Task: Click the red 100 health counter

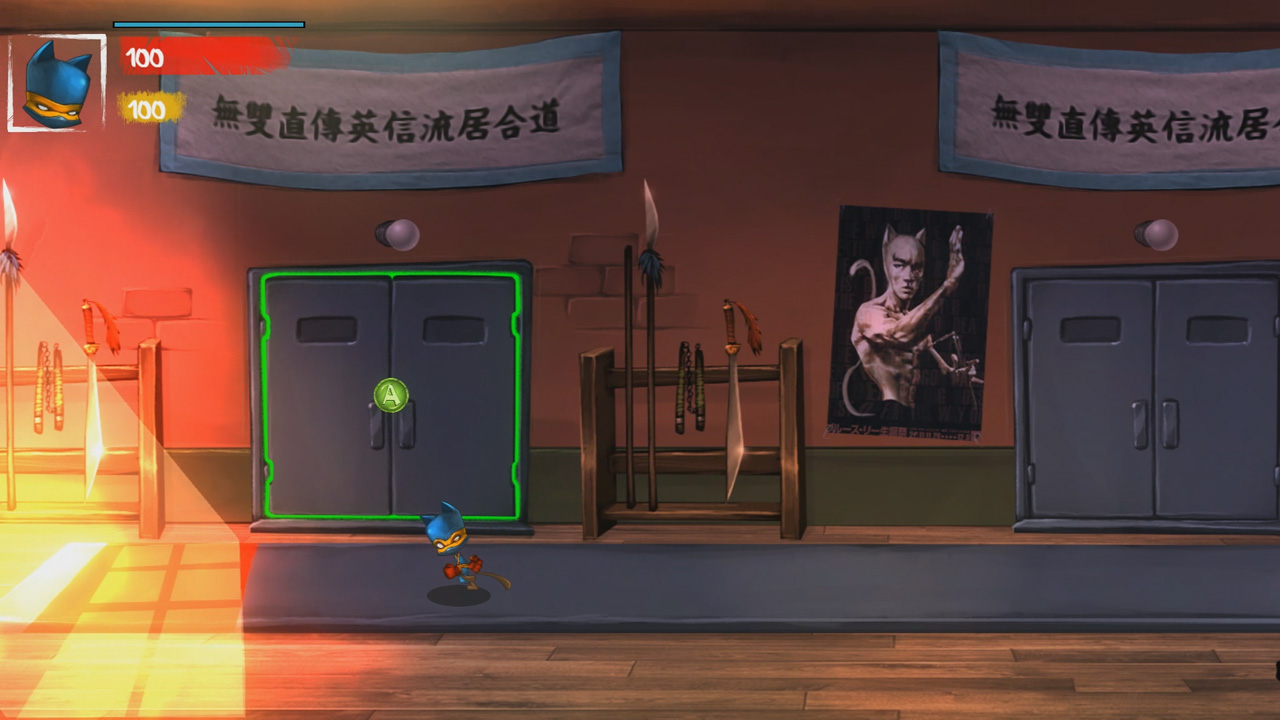Action: tap(143, 57)
